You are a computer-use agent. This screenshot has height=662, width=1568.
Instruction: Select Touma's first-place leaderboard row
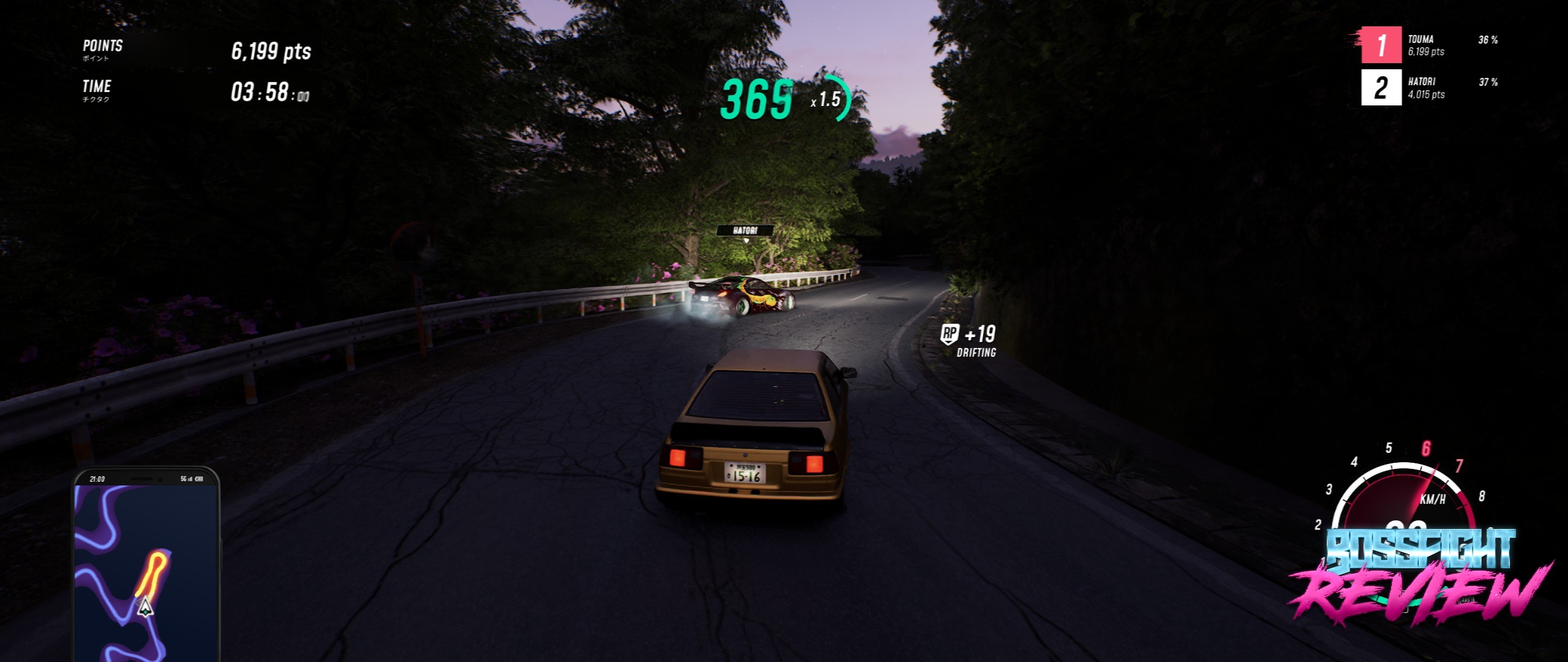[1430, 45]
